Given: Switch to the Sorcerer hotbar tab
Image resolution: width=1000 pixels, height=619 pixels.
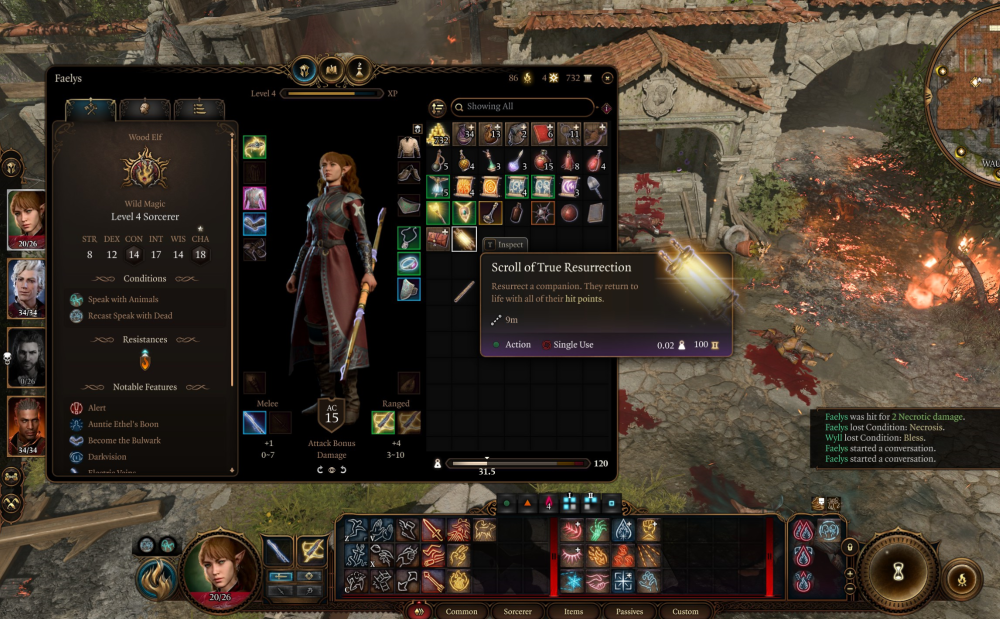Looking at the screenshot, I should [x=518, y=611].
